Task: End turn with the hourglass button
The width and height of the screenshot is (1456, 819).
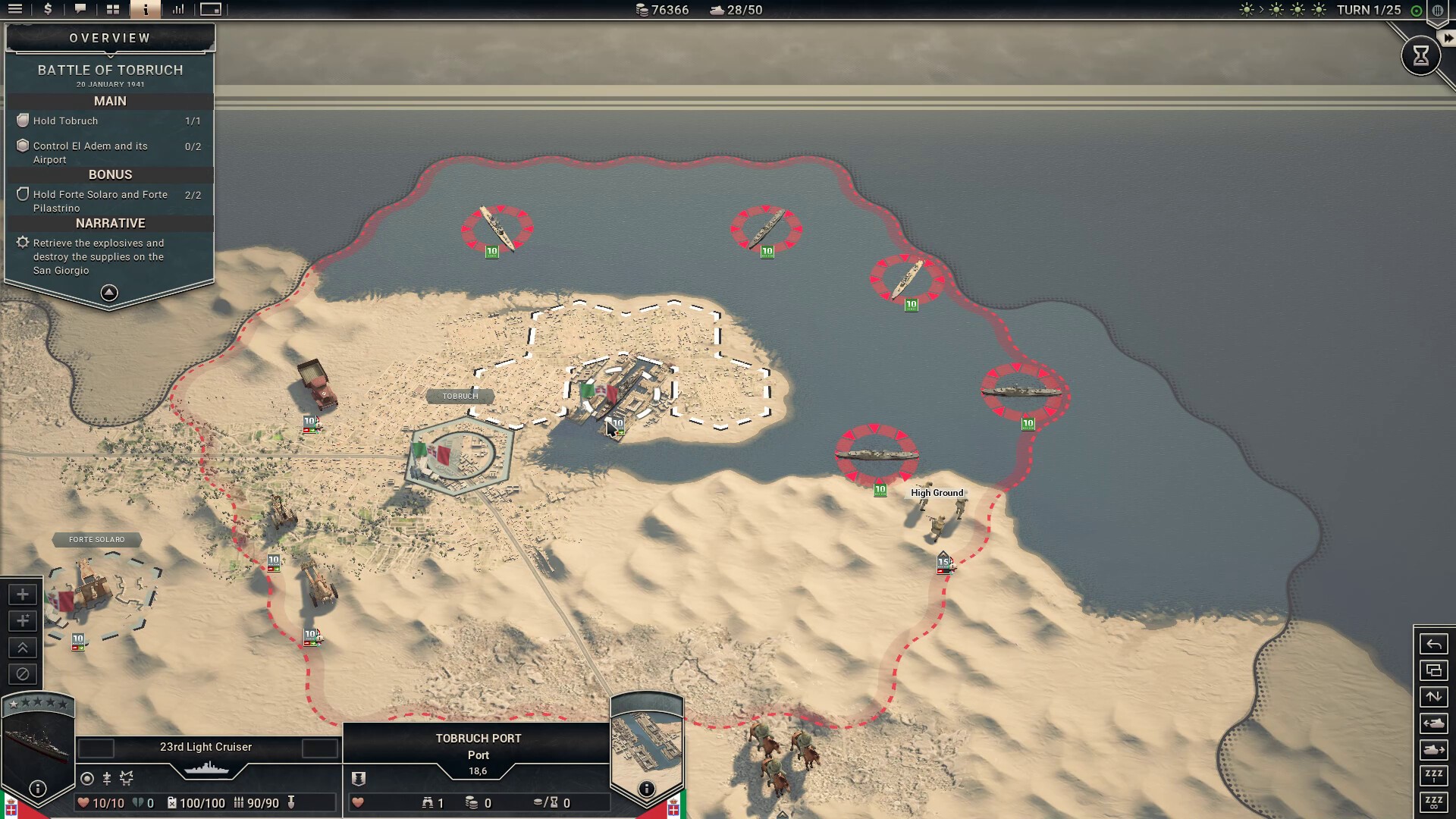Action: pos(1420,55)
